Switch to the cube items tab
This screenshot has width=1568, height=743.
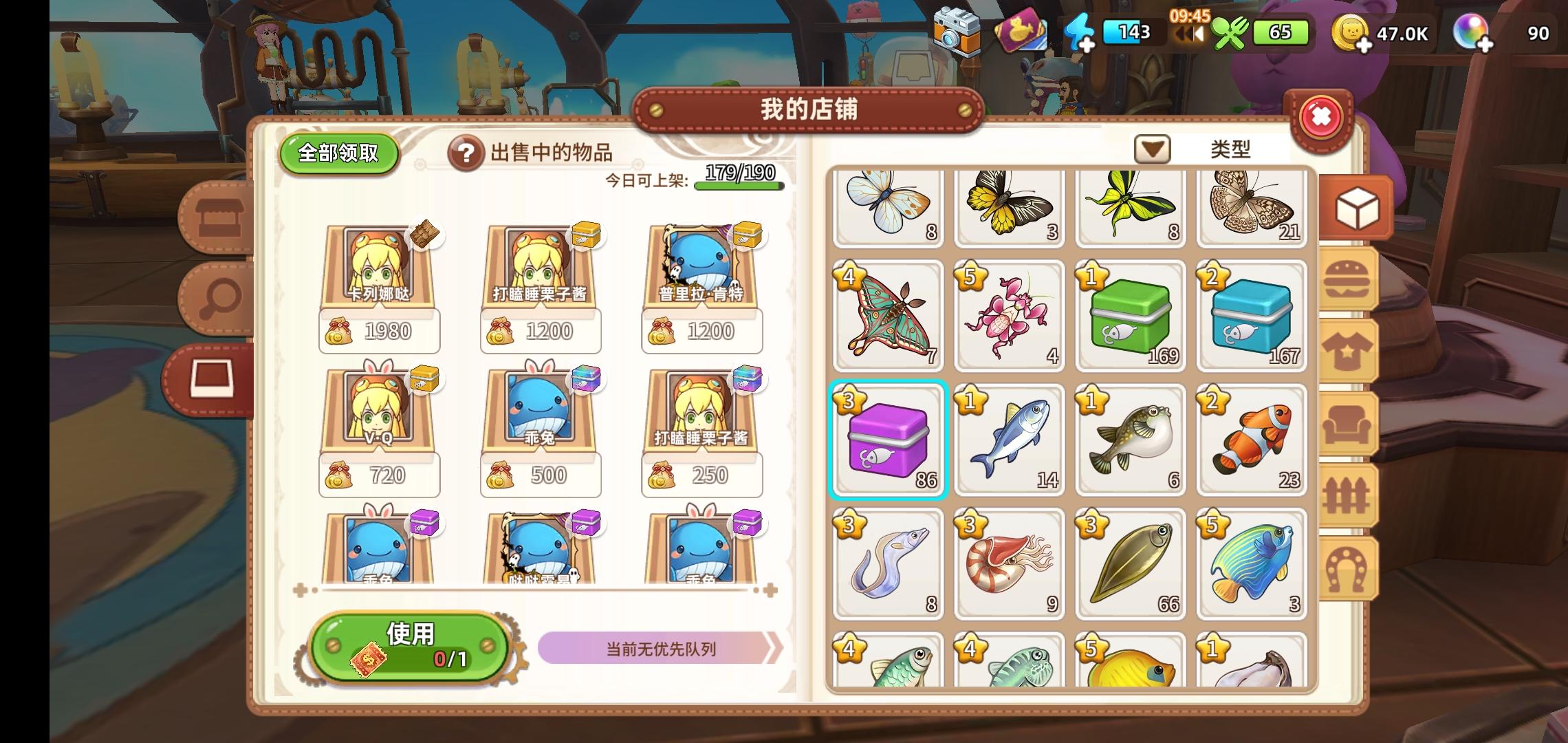tap(1353, 205)
